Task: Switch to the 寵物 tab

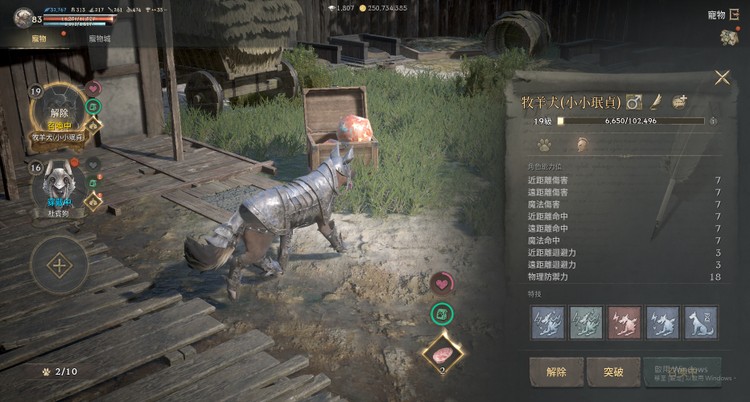Action: (x=40, y=38)
